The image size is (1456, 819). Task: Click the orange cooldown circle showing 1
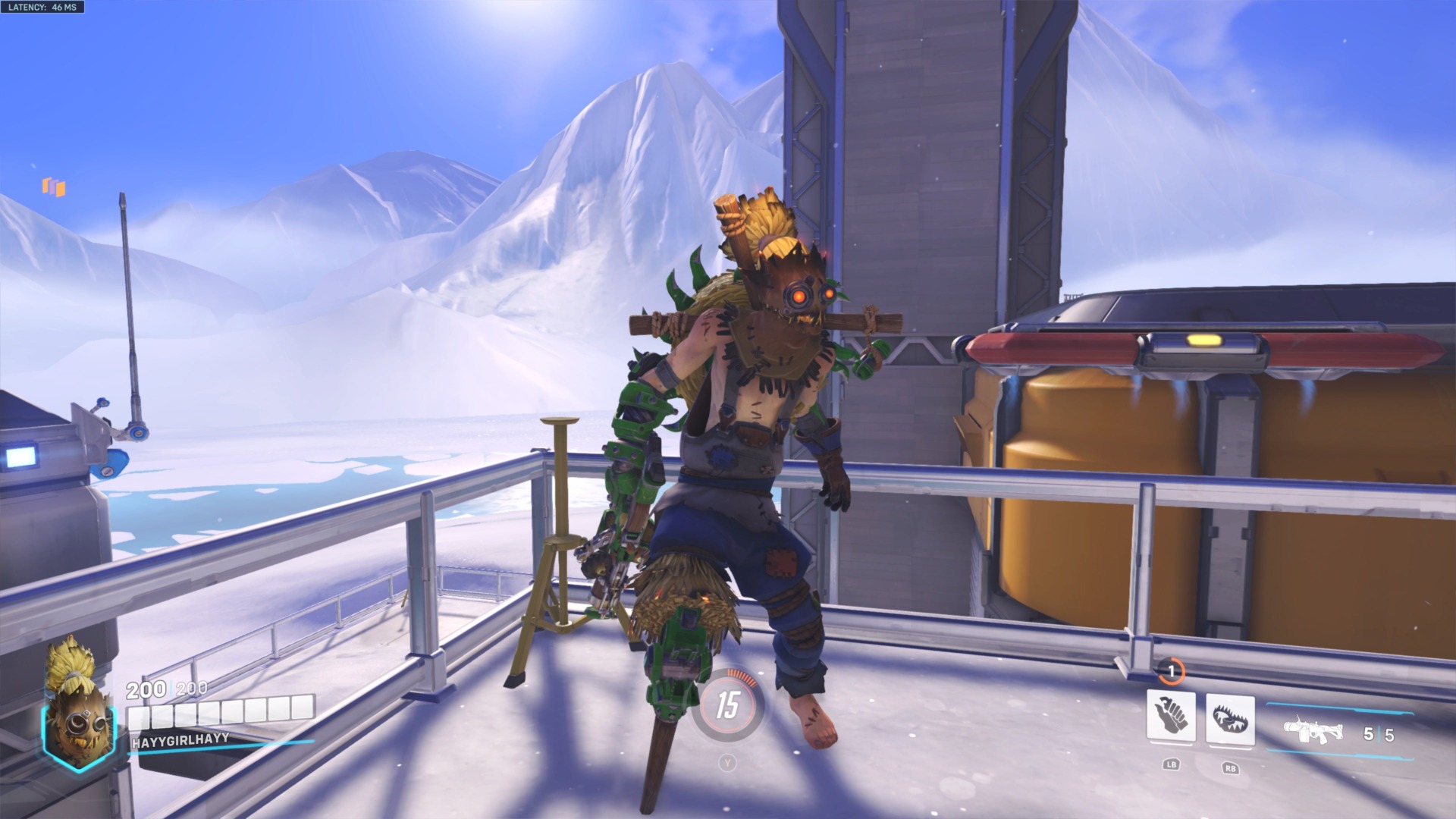(1170, 670)
